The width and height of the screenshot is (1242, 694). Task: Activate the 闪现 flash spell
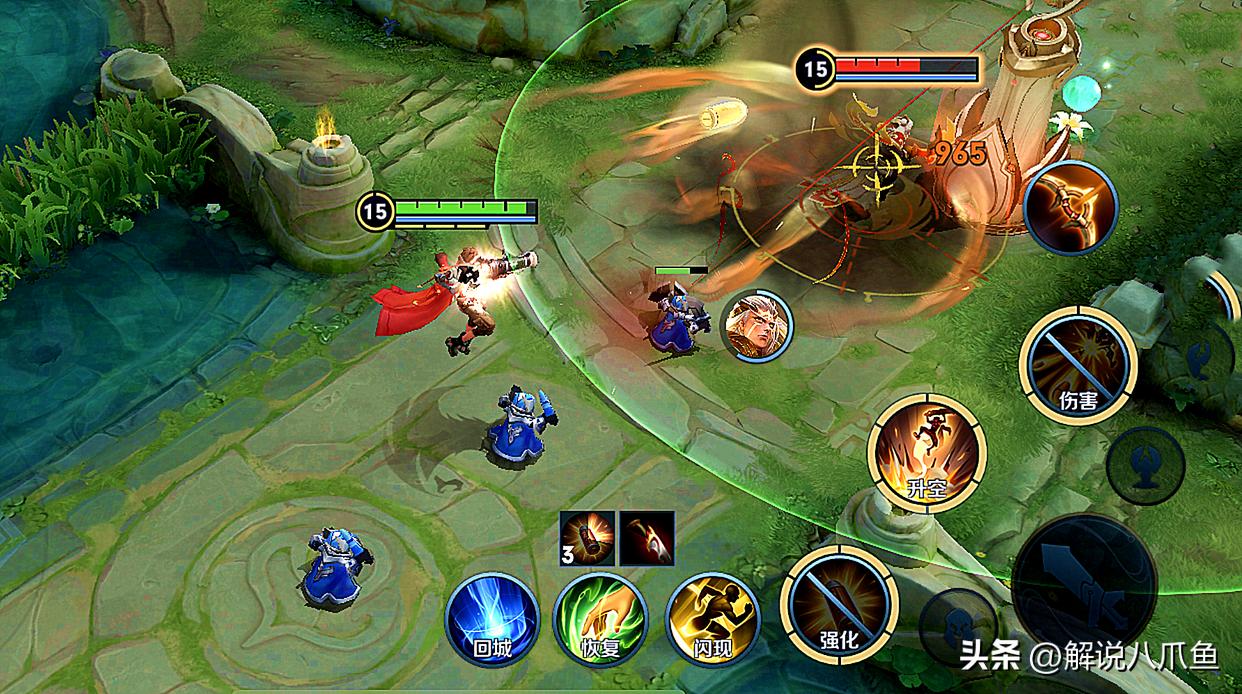click(x=712, y=618)
